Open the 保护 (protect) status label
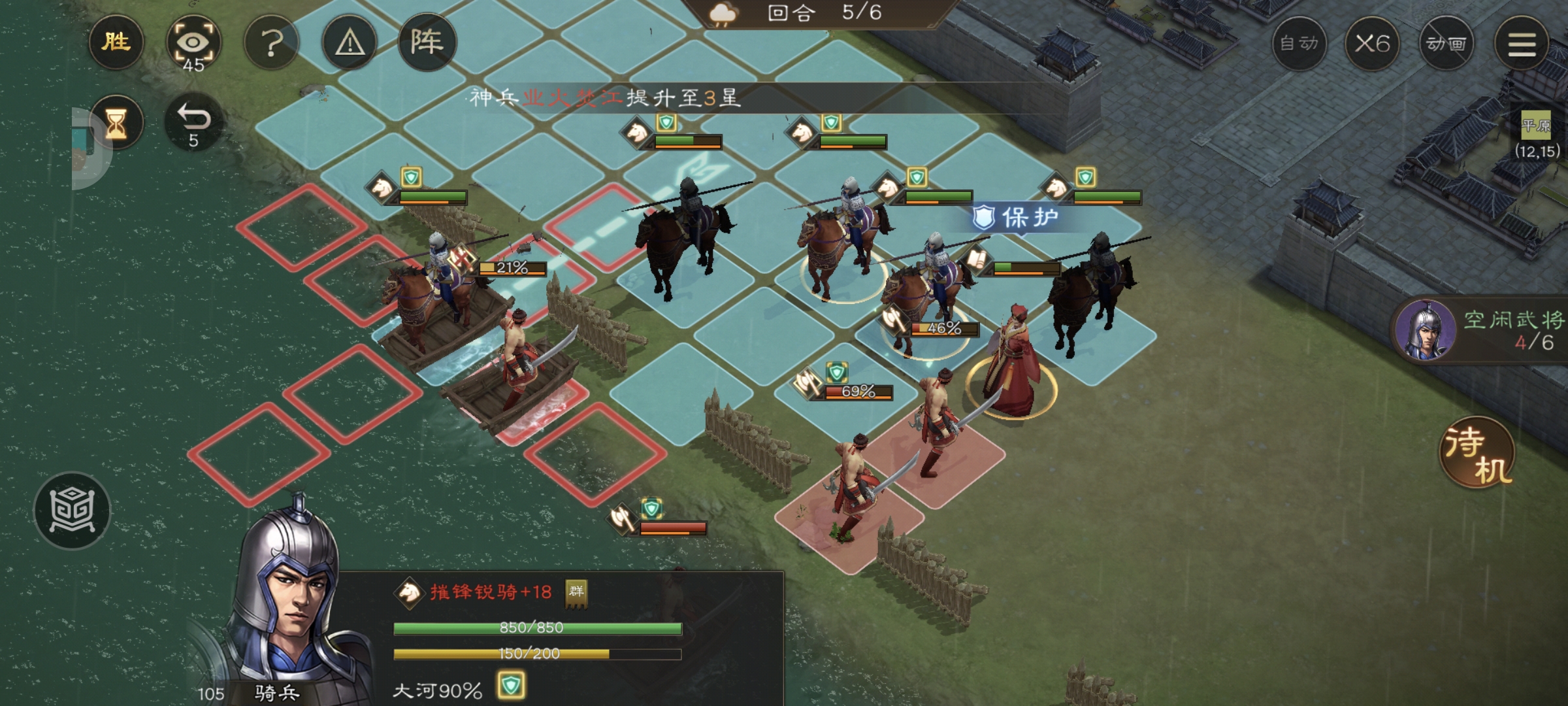 1016,217
